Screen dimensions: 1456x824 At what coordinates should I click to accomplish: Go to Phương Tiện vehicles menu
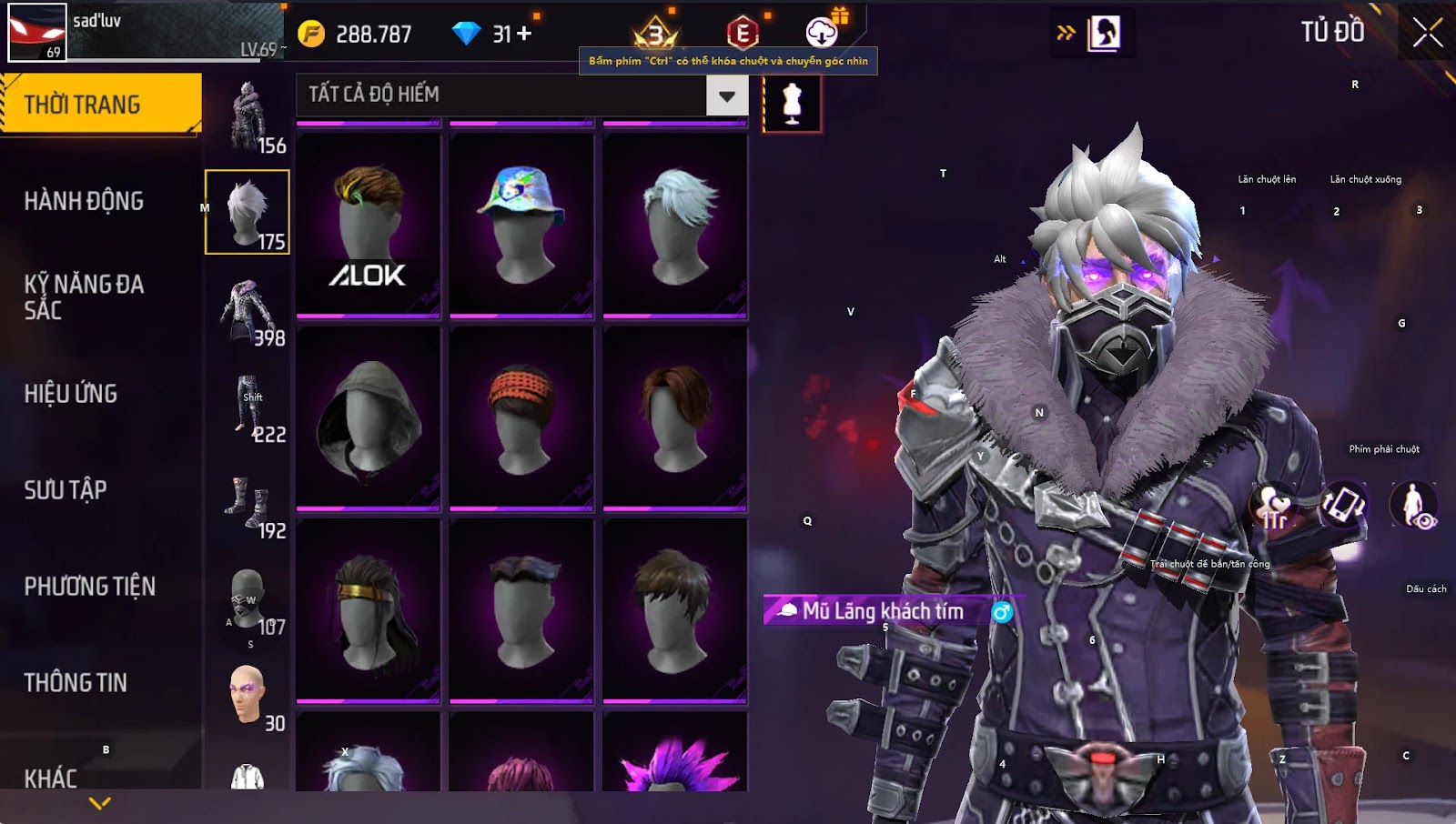pos(89,587)
